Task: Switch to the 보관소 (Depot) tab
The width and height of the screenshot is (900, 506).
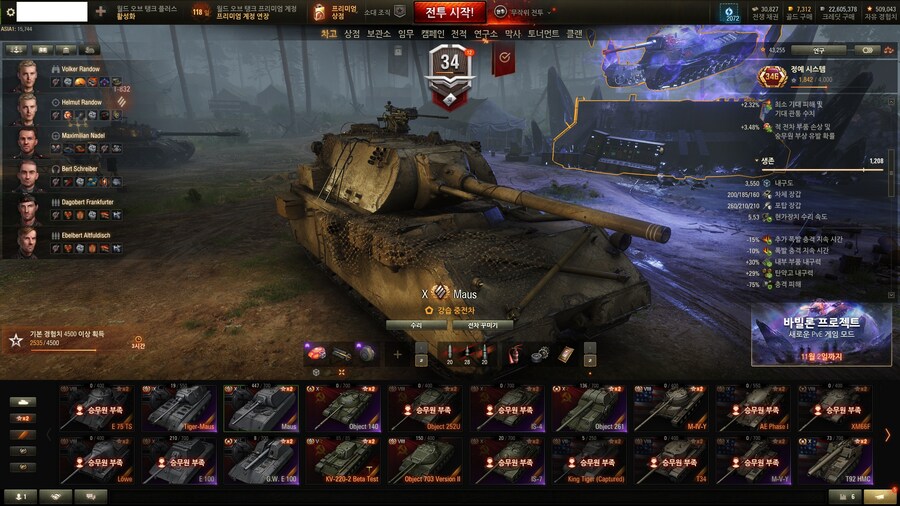Action: [x=378, y=34]
